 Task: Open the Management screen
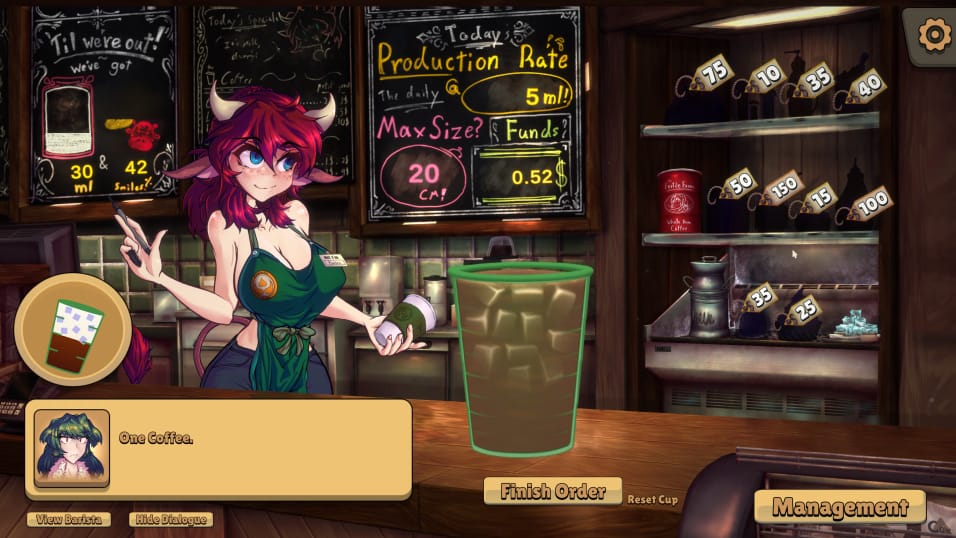click(839, 507)
